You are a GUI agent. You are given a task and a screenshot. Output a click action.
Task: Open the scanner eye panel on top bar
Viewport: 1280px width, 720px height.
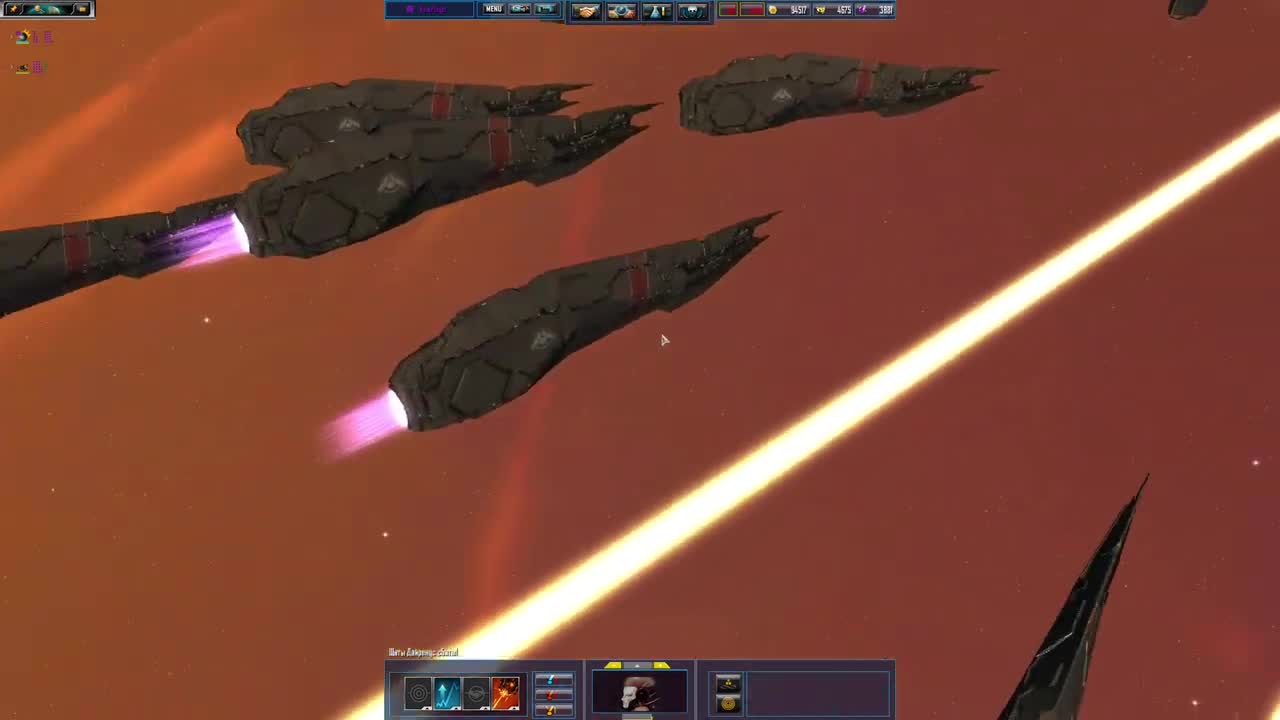click(x=620, y=9)
